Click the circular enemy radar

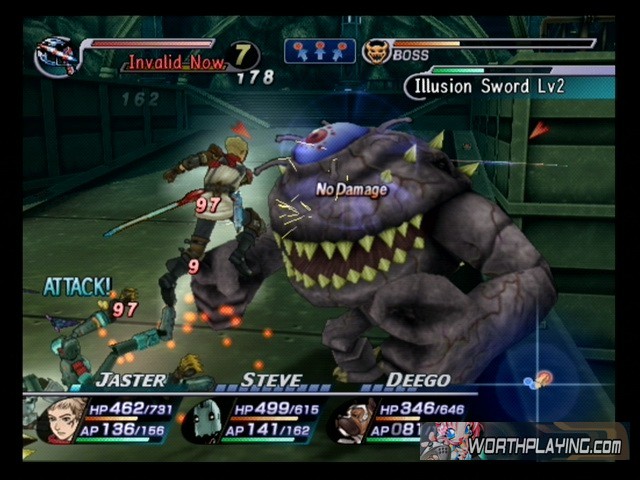tap(540, 380)
